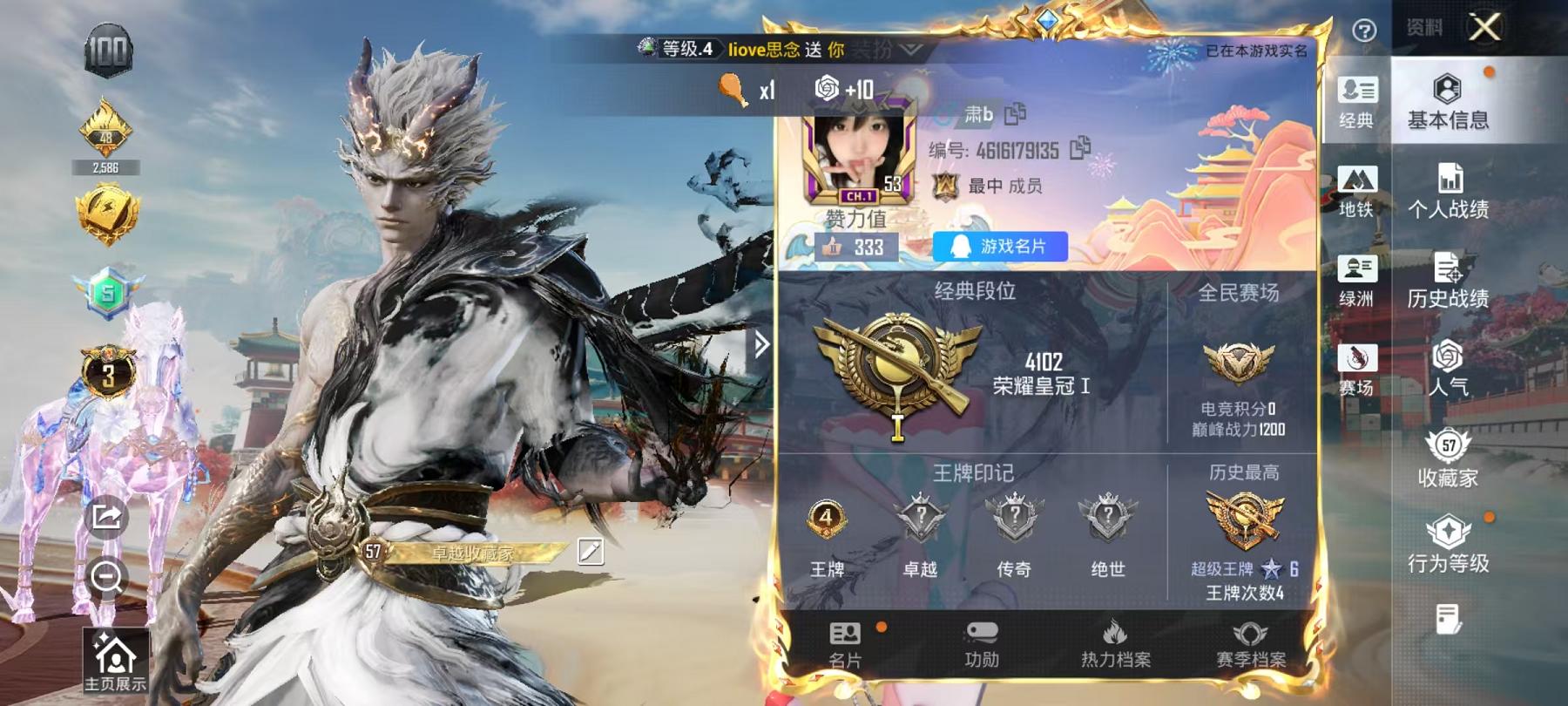Copy player ID 4616179135 with copy icon

click(x=1078, y=150)
